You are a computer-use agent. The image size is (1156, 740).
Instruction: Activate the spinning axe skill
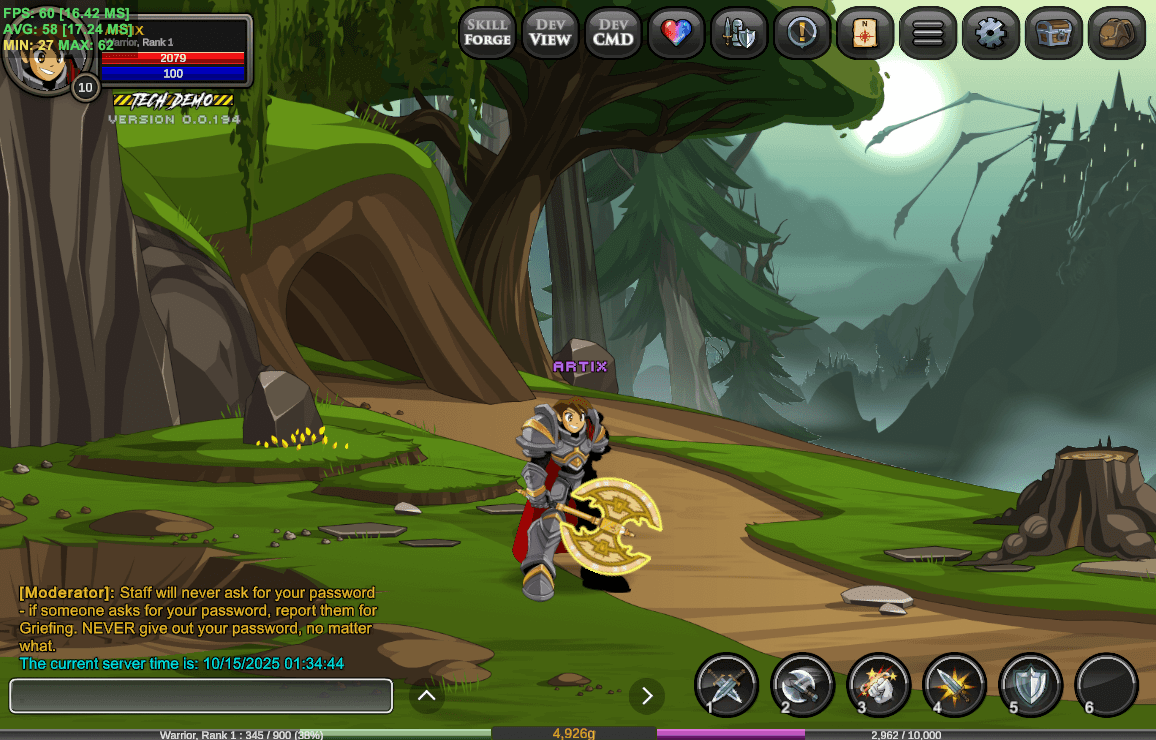[x=803, y=685]
